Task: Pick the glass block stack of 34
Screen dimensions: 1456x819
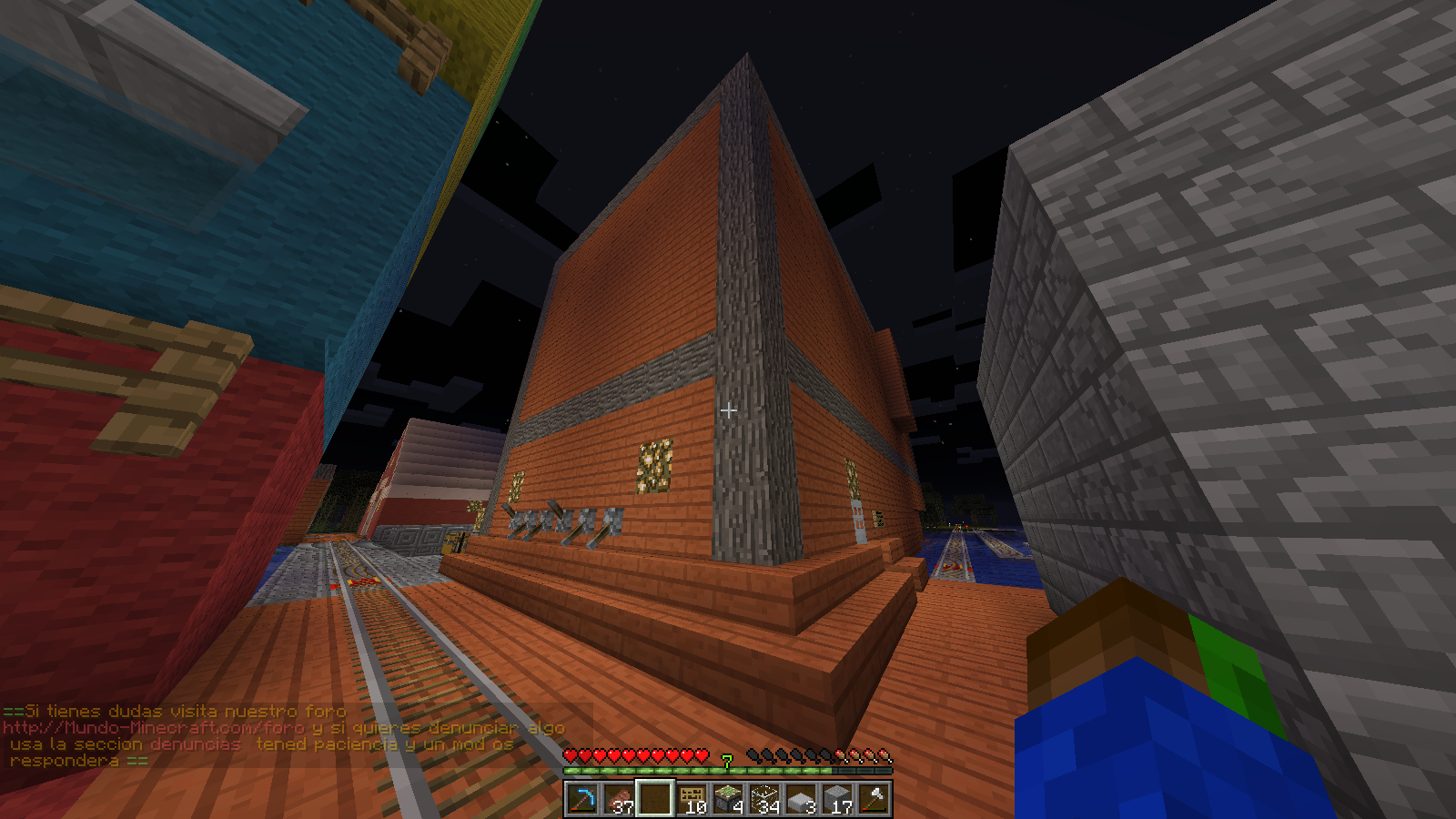Action: click(764, 799)
